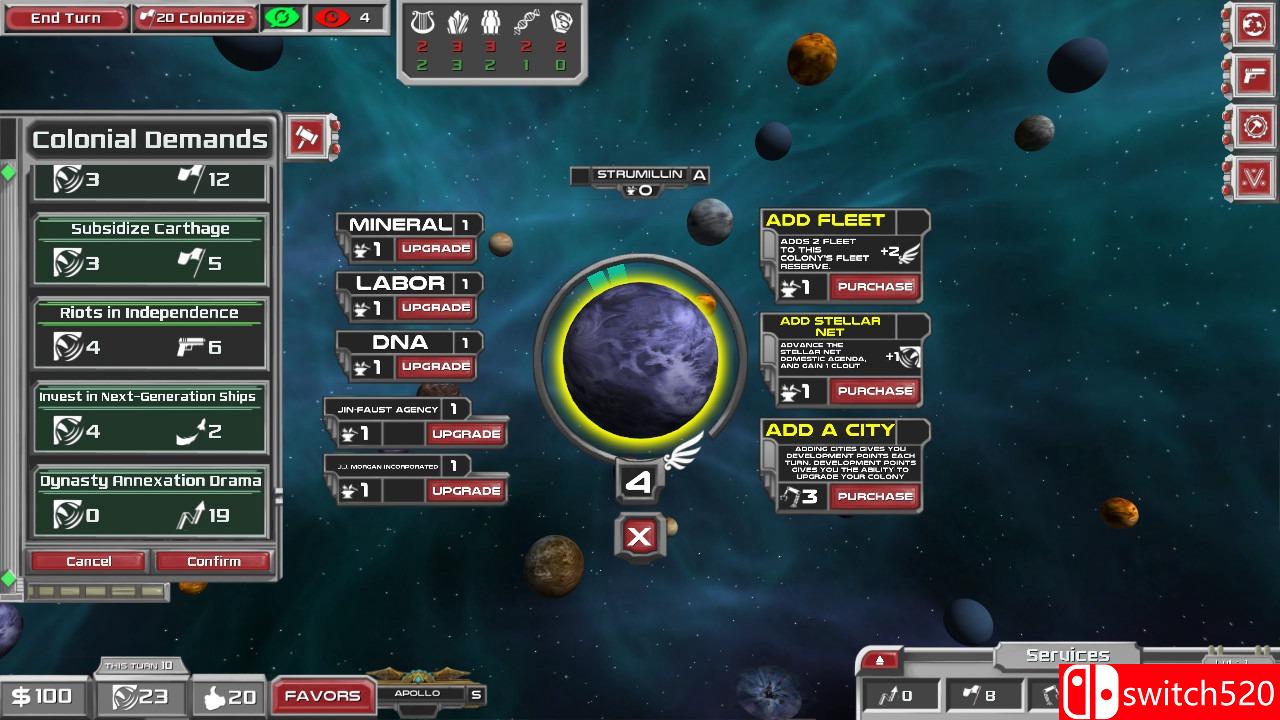This screenshot has width=1280, height=720.
Task: Purchase the Add Stellar Net option
Action: tap(874, 391)
